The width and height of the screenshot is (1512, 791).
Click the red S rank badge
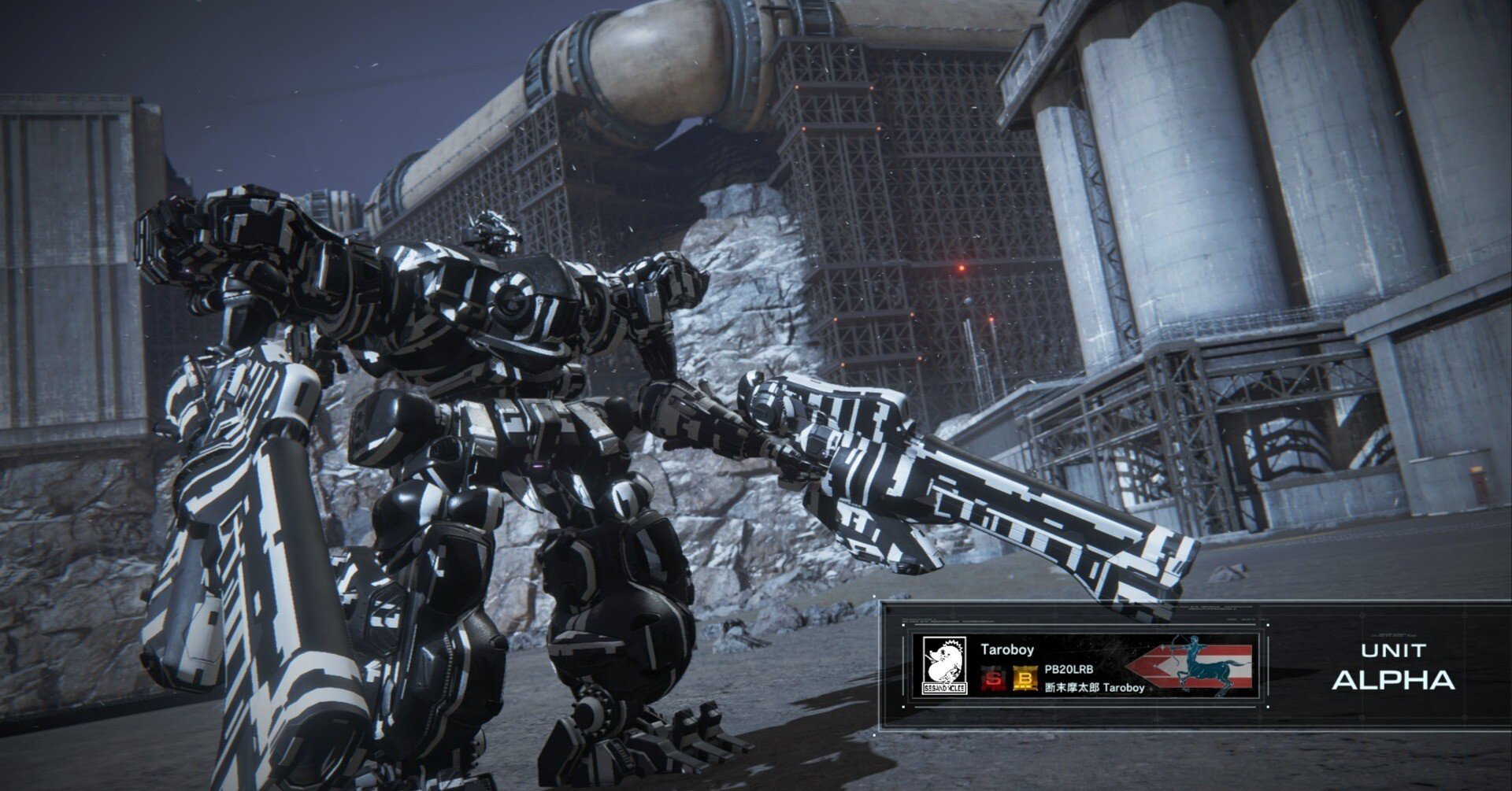[x=991, y=679]
